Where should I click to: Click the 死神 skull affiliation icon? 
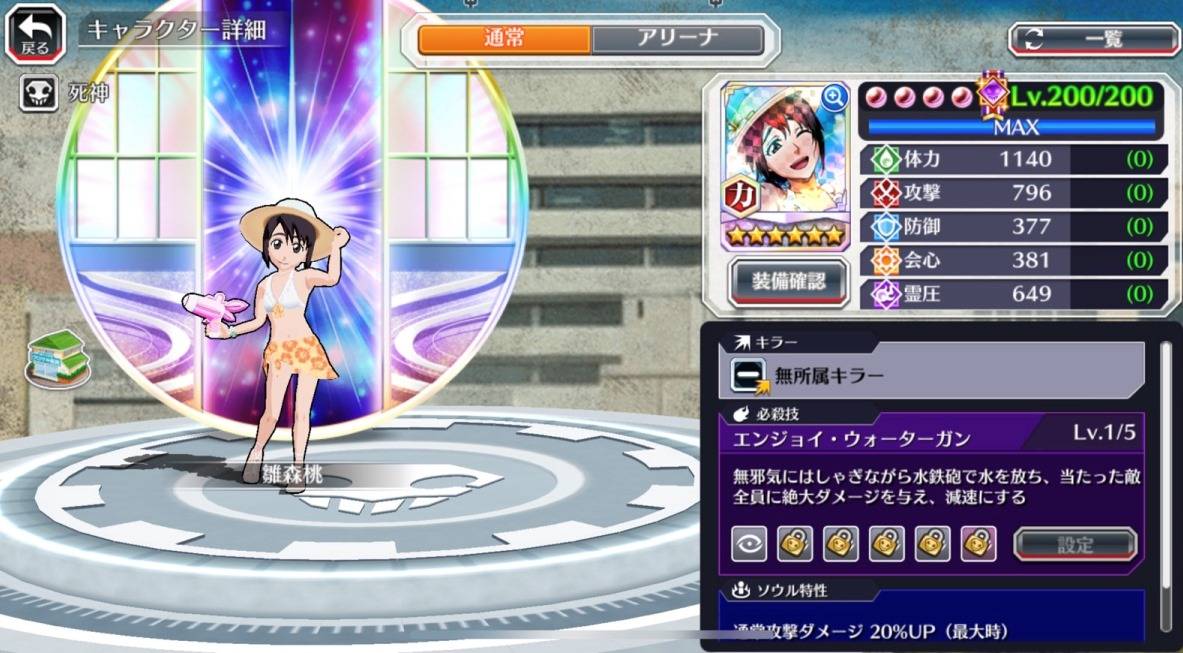pyautogui.click(x=38, y=94)
